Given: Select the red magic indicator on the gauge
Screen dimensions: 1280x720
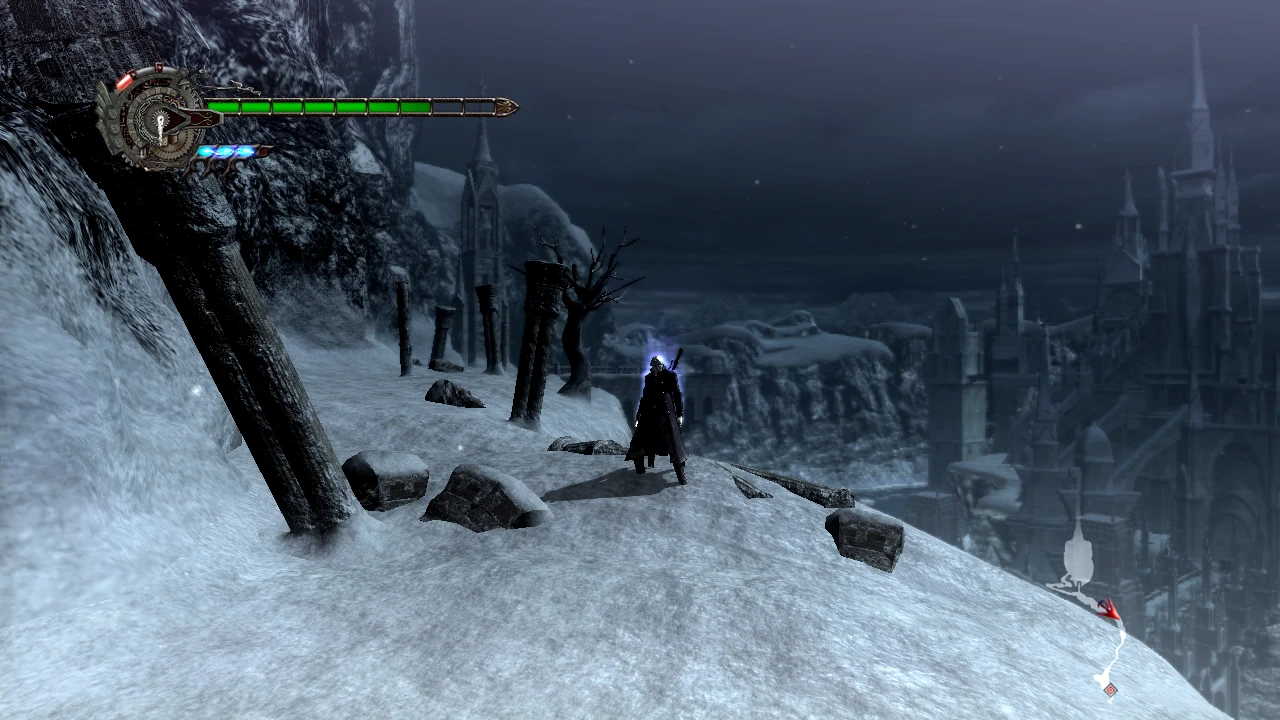Looking at the screenshot, I should pyautogui.click(x=124, y=81).
